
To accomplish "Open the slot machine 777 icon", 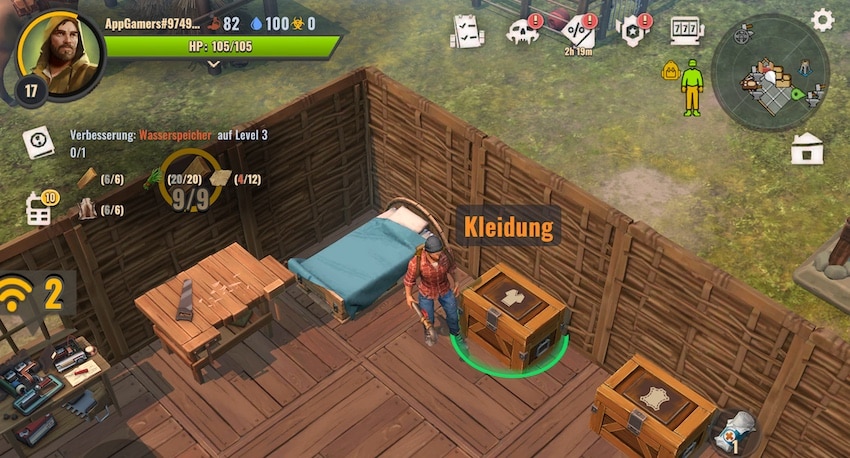I will click(687, 29).
